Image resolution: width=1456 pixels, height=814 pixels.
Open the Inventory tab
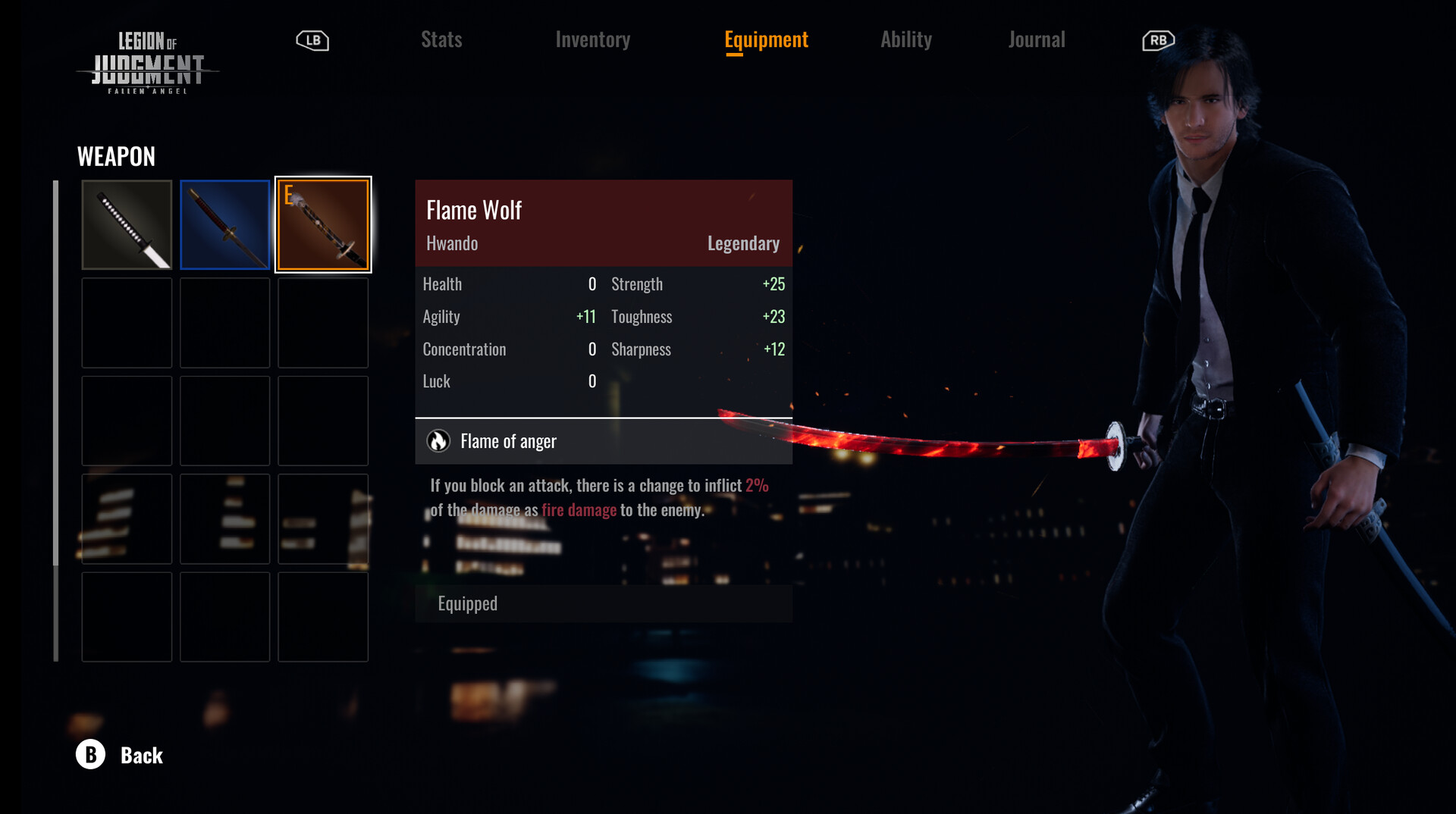[x=593, y=39]
